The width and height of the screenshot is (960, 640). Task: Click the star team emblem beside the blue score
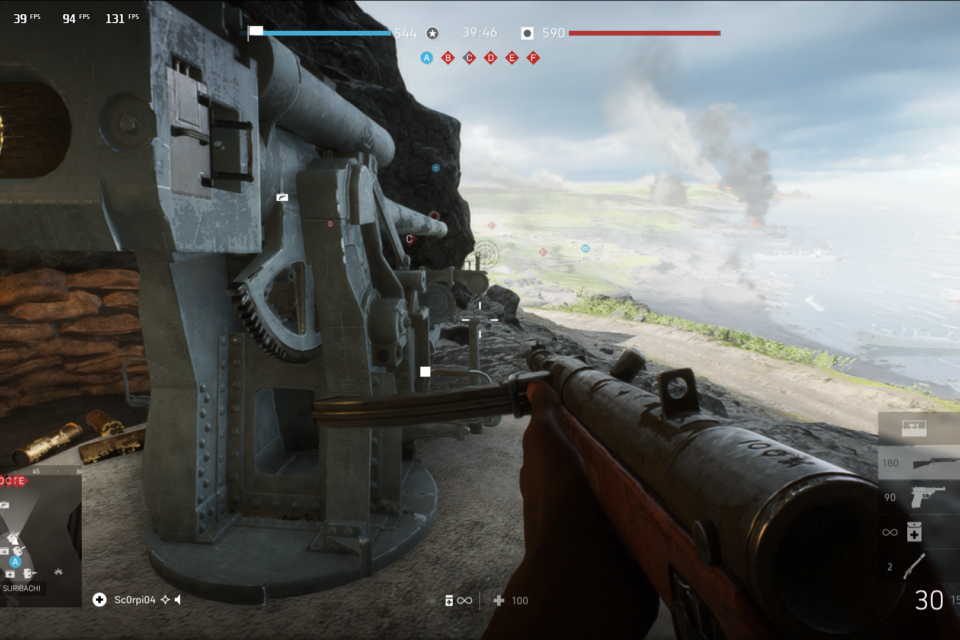coord(432,33)
